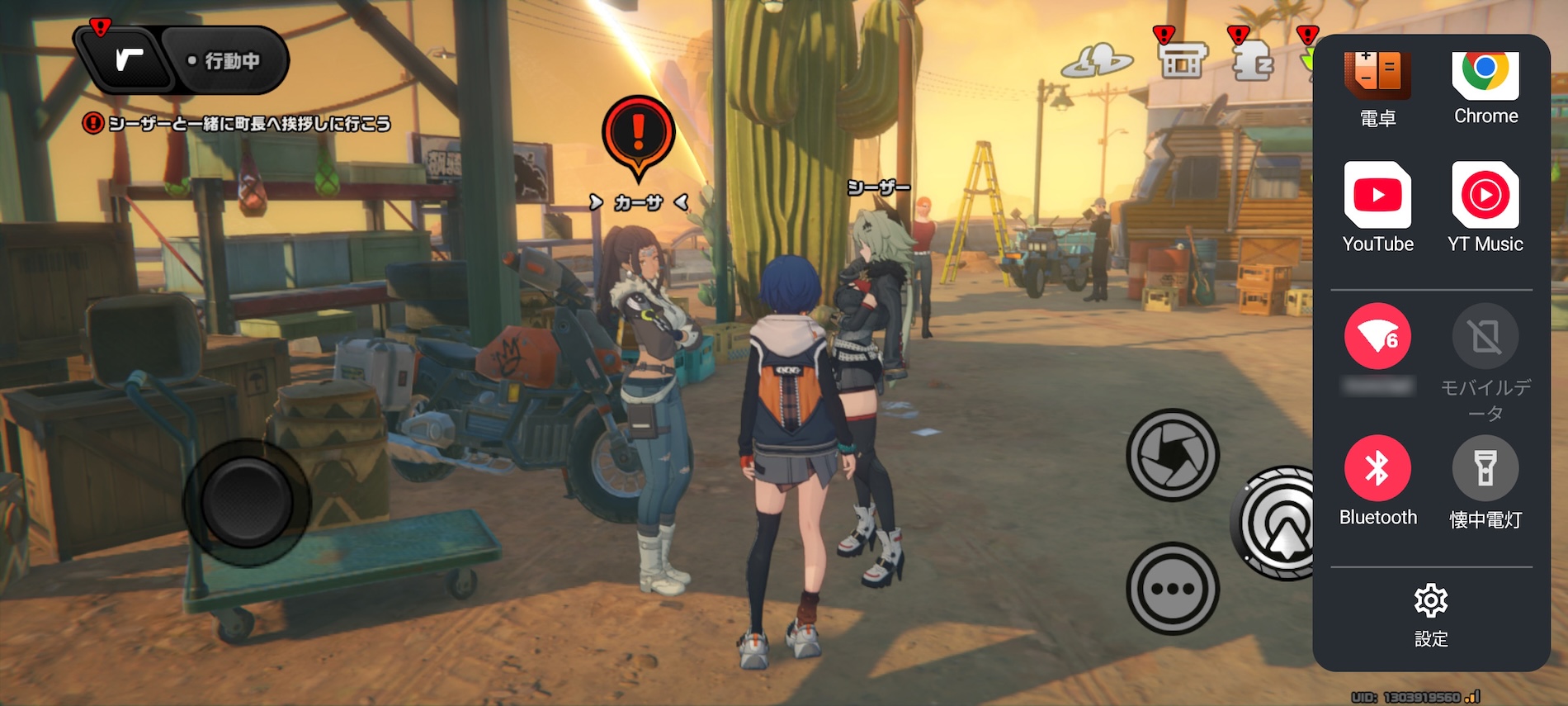Tap the camera shutter button

tap(1173, 454)
